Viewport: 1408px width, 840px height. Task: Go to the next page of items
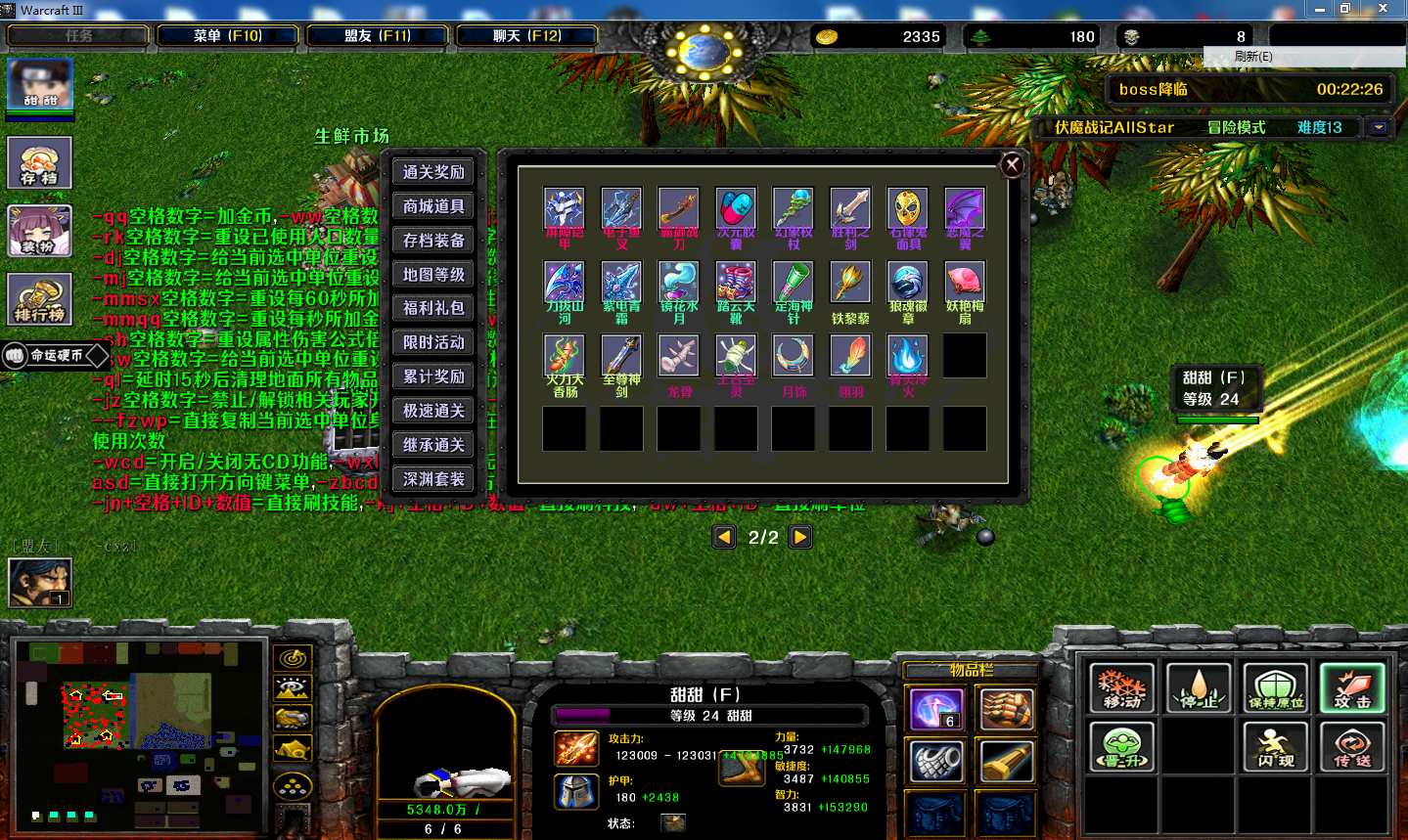click(800, 537)
